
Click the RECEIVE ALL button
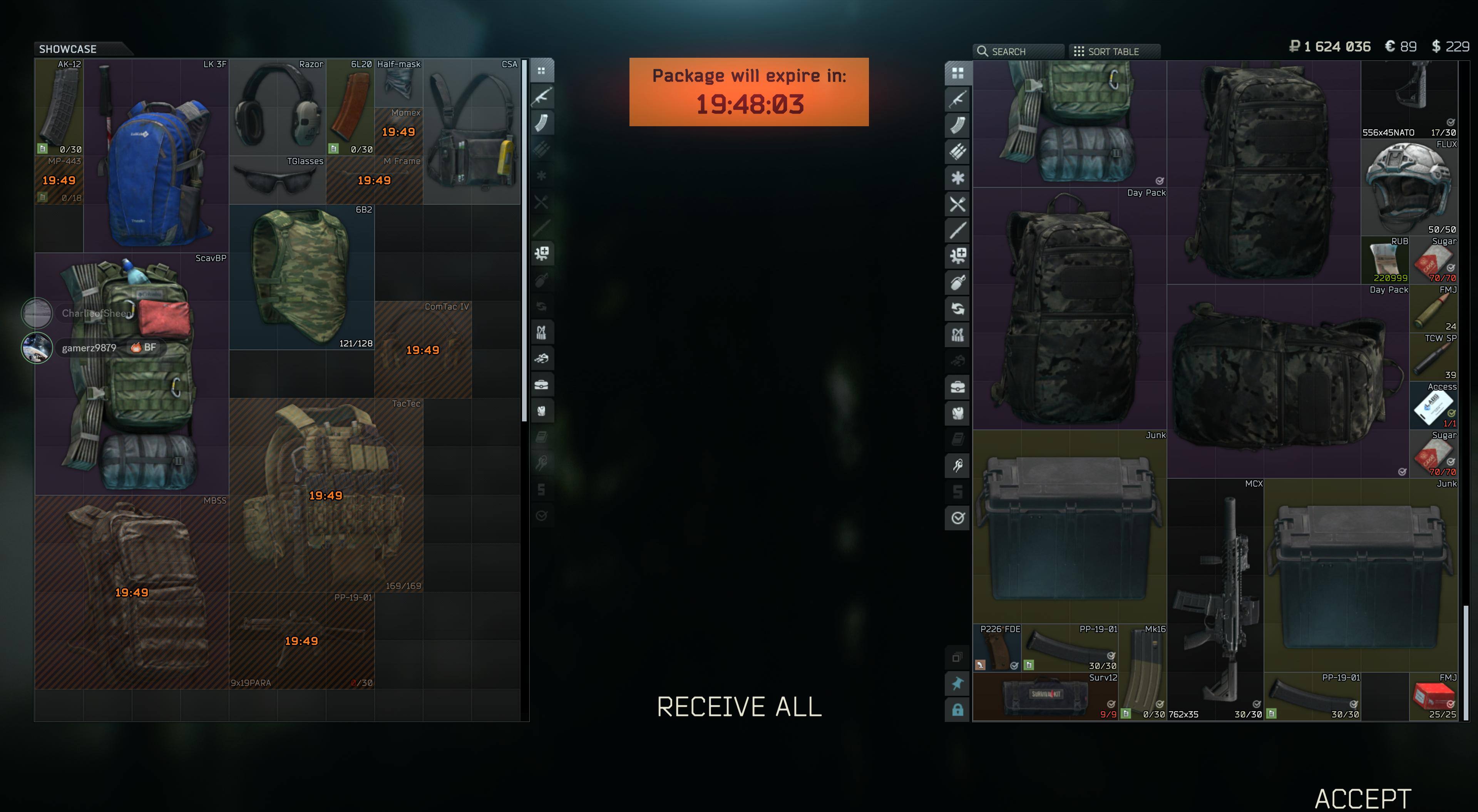click(x=739, y=707)
